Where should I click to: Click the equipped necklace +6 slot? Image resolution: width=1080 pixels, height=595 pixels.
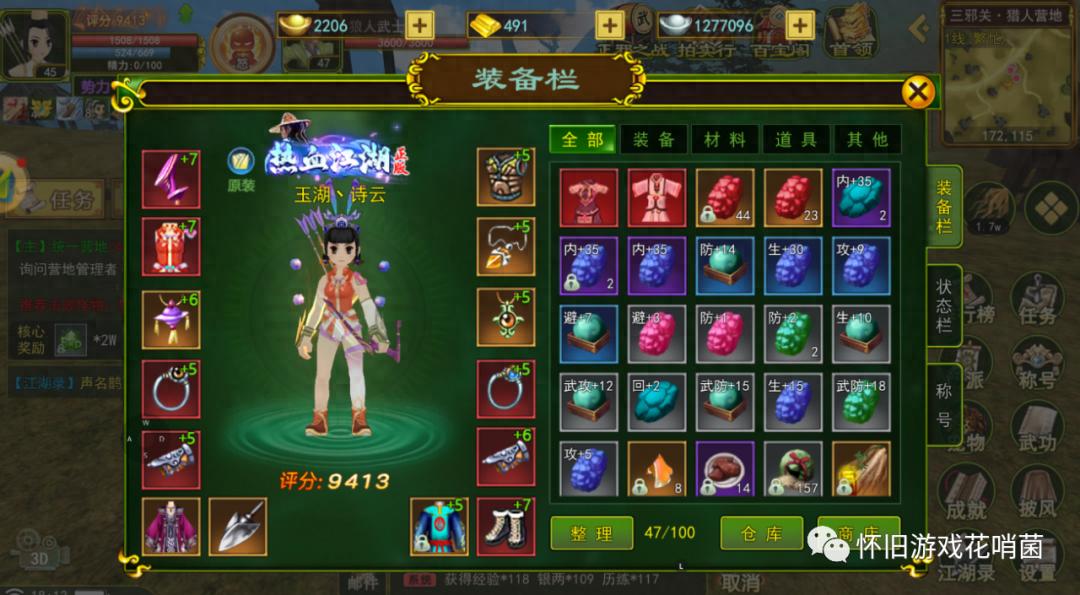[171, 319]
